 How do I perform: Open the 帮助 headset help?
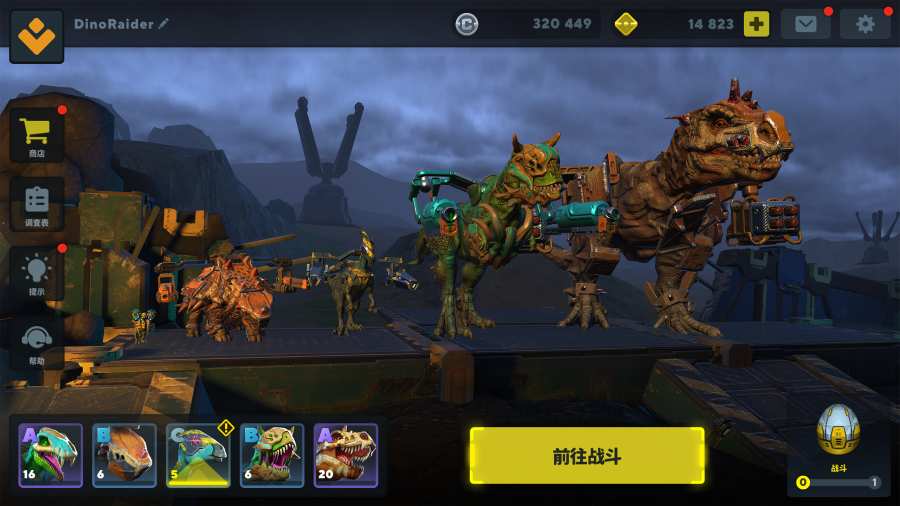click(37, 343)
